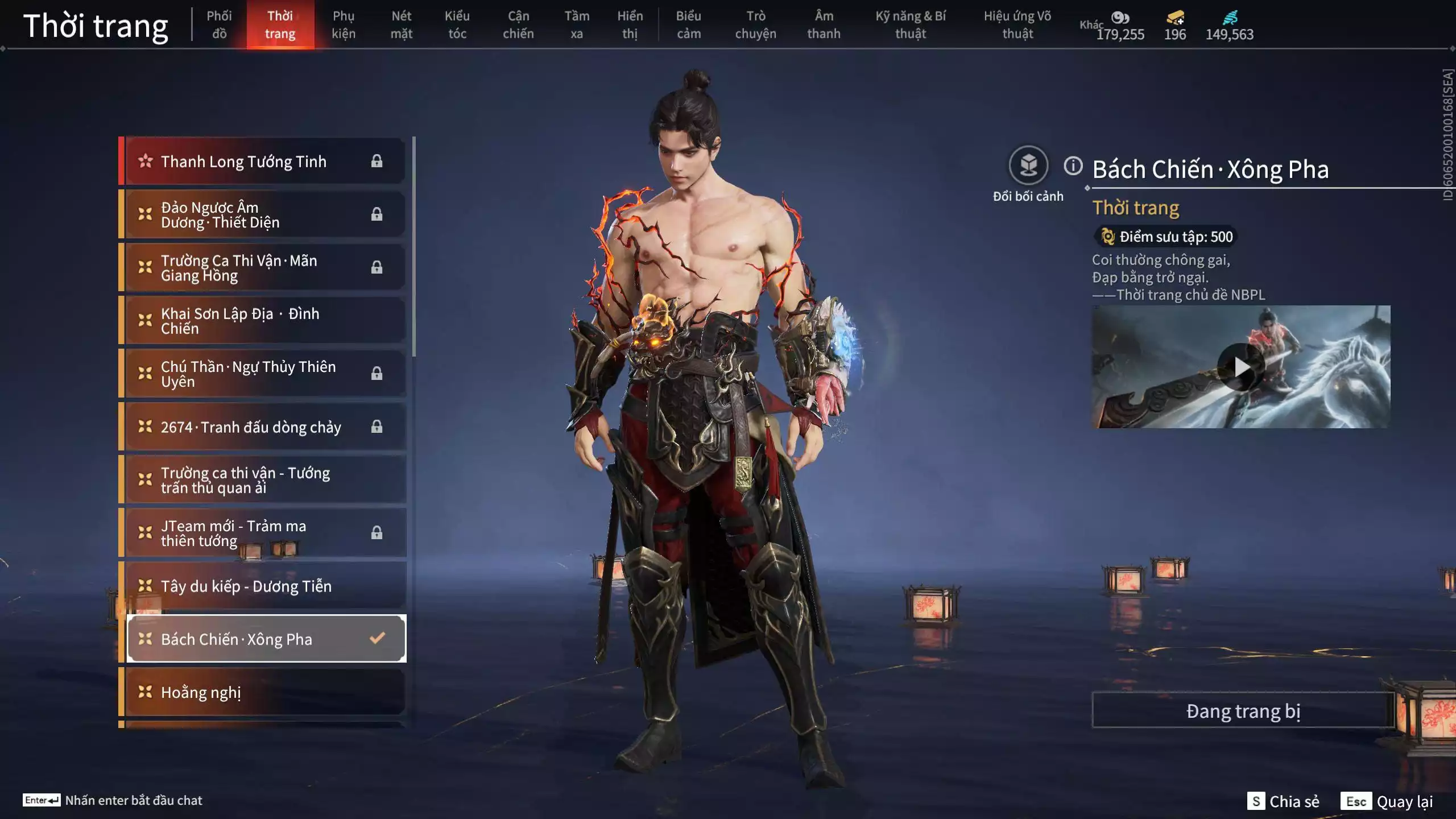Share the outfit with Chia sẻ

[1283, 801]
